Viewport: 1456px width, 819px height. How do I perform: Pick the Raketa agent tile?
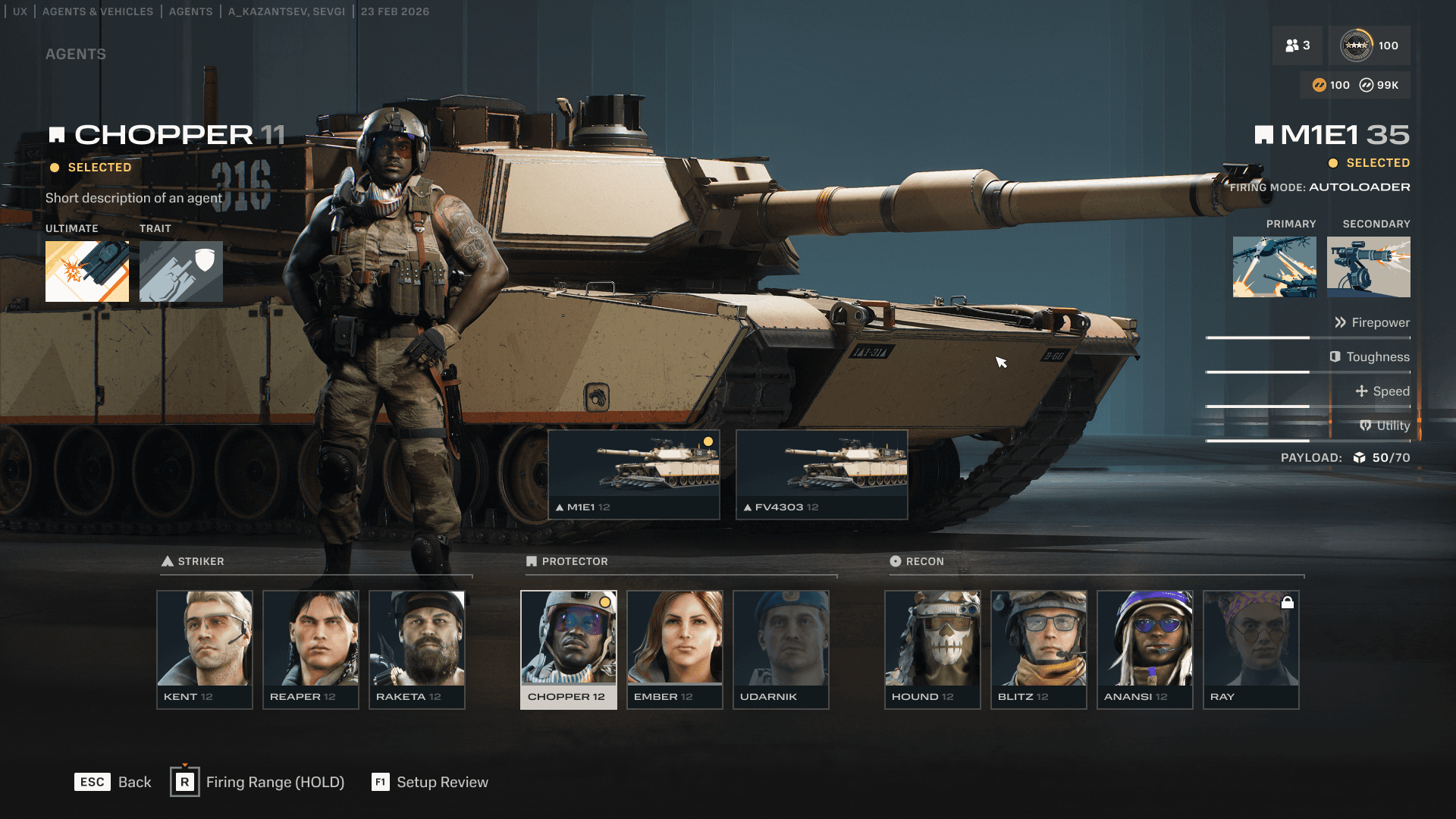pyautogui.click(x=417, y=649)
